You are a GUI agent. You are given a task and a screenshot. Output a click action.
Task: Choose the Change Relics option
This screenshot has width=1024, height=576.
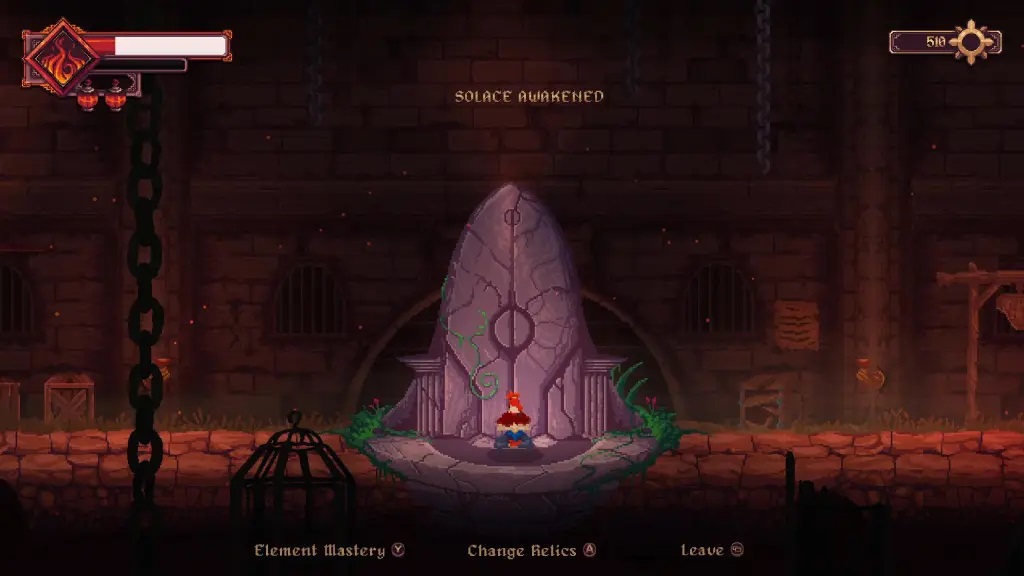click(531, 550)
